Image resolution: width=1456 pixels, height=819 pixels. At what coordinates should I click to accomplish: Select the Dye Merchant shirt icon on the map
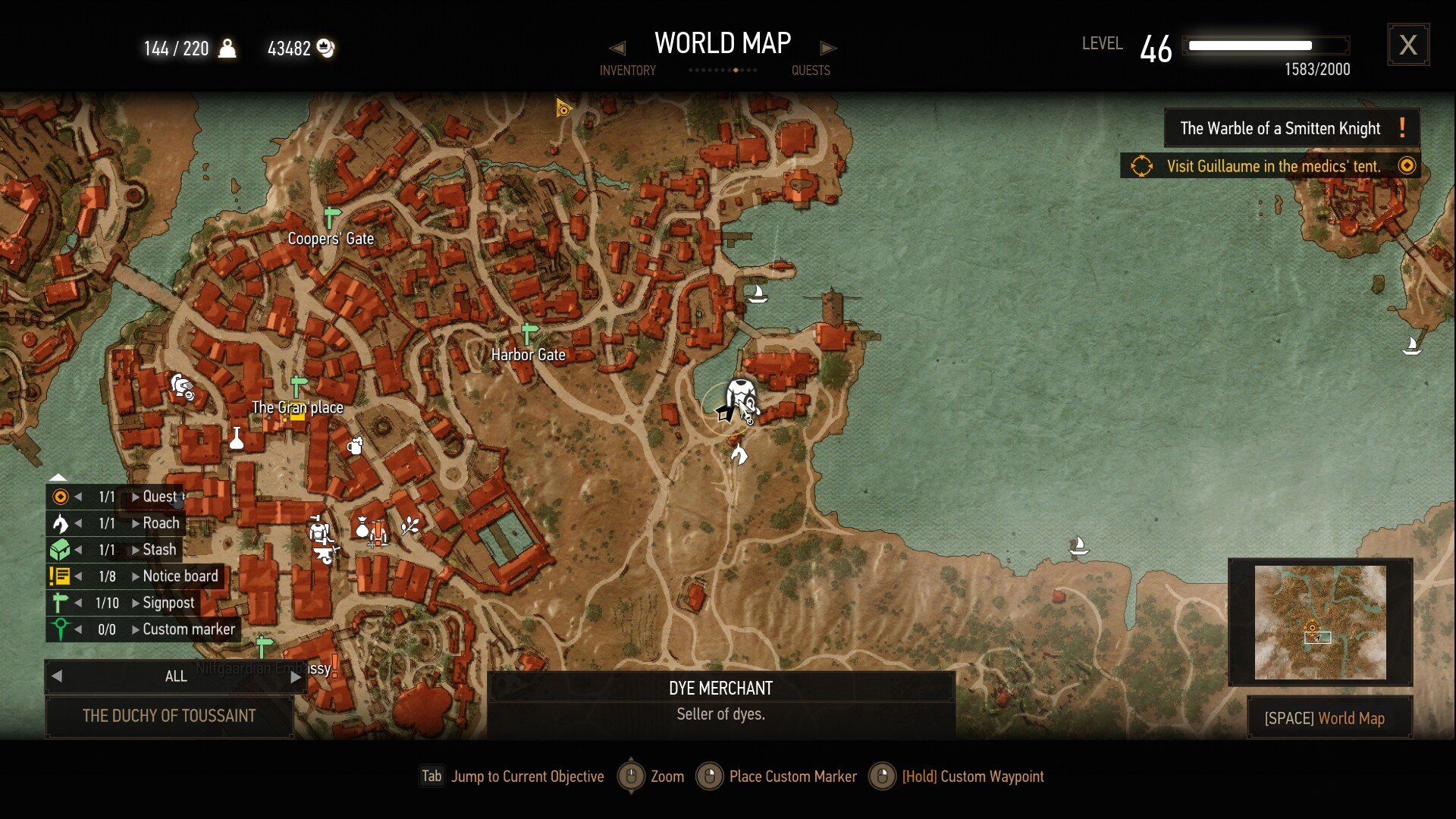click(x=739, y=392)
